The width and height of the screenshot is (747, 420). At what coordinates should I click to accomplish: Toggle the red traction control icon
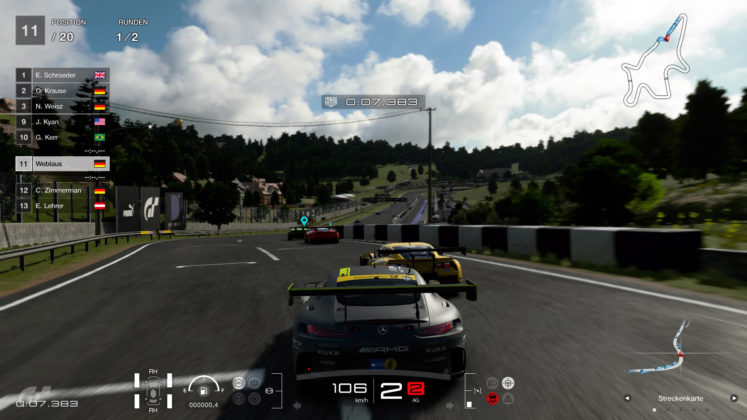pos(492,398)
